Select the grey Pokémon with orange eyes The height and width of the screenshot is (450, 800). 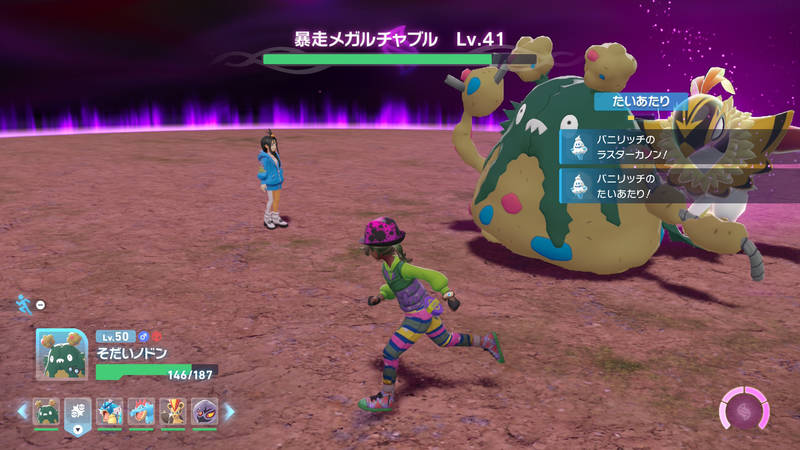[x=203, y=412]
